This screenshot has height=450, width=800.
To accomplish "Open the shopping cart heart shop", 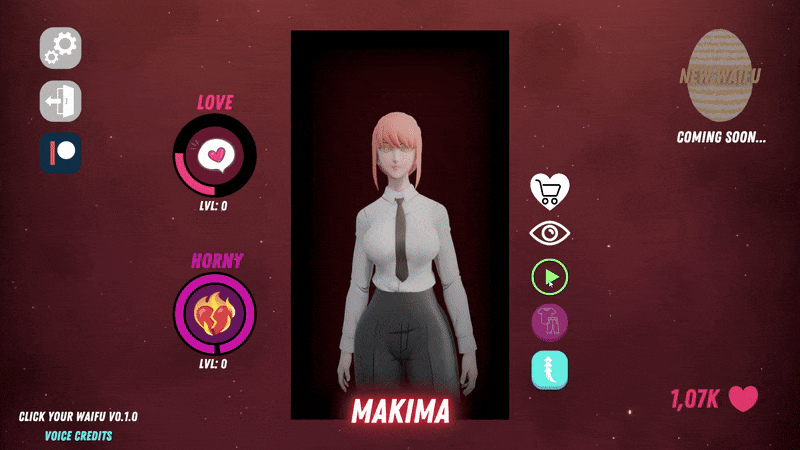I will tap(549, 189).
